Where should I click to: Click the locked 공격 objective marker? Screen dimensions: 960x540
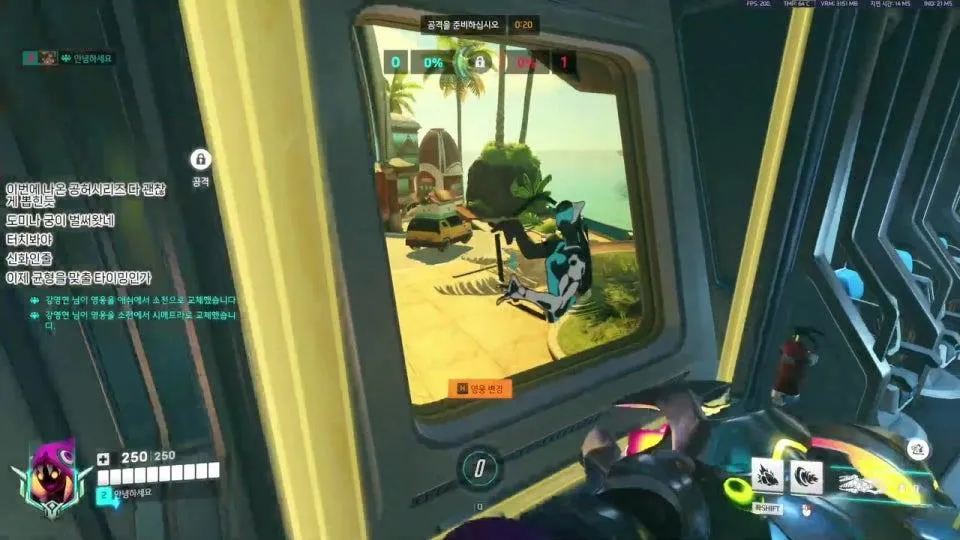click(200, 159)
